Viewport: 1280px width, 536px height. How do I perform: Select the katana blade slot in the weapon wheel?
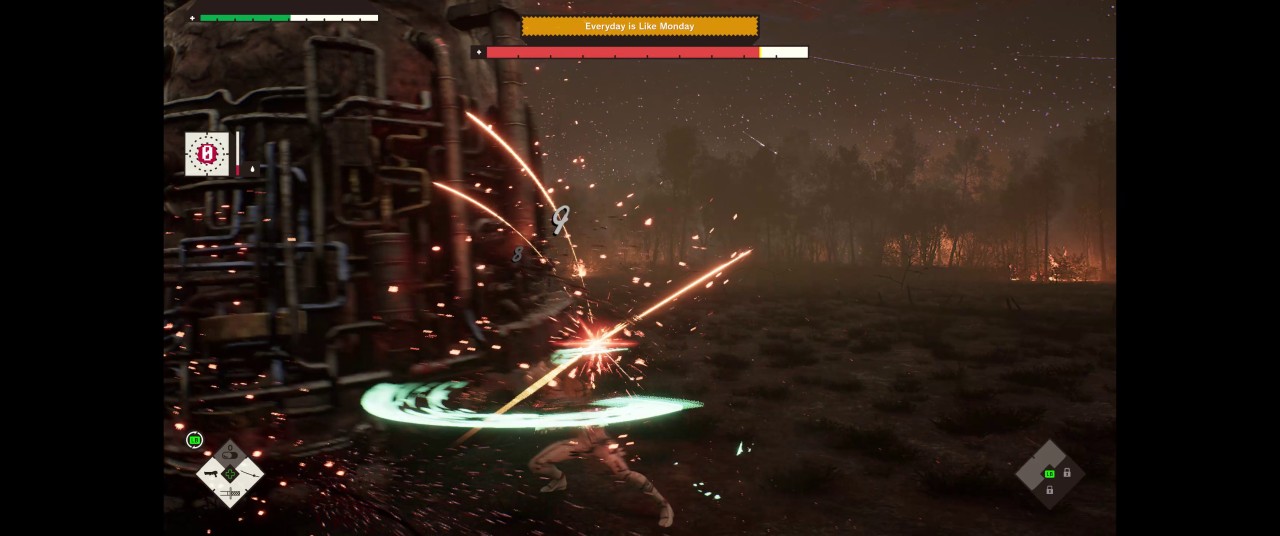pos(250,473)
